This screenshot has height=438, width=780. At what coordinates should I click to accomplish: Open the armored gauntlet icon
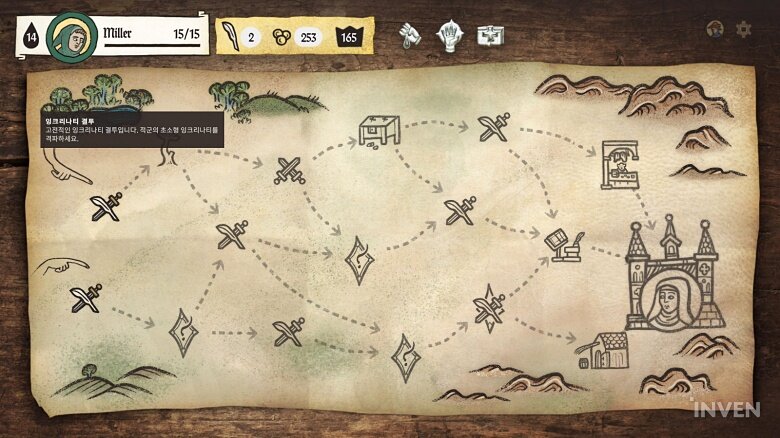coord(449,37)
